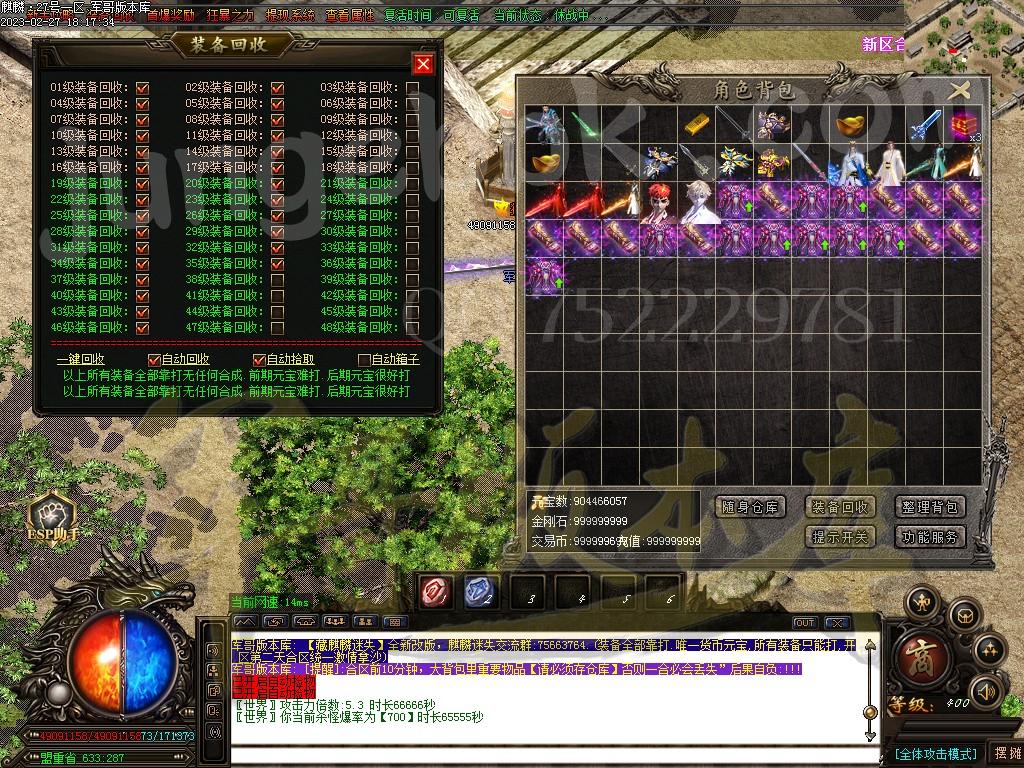
Task: Toggle the 自动回收 auto-recycle checkbox
Action: 154,360
